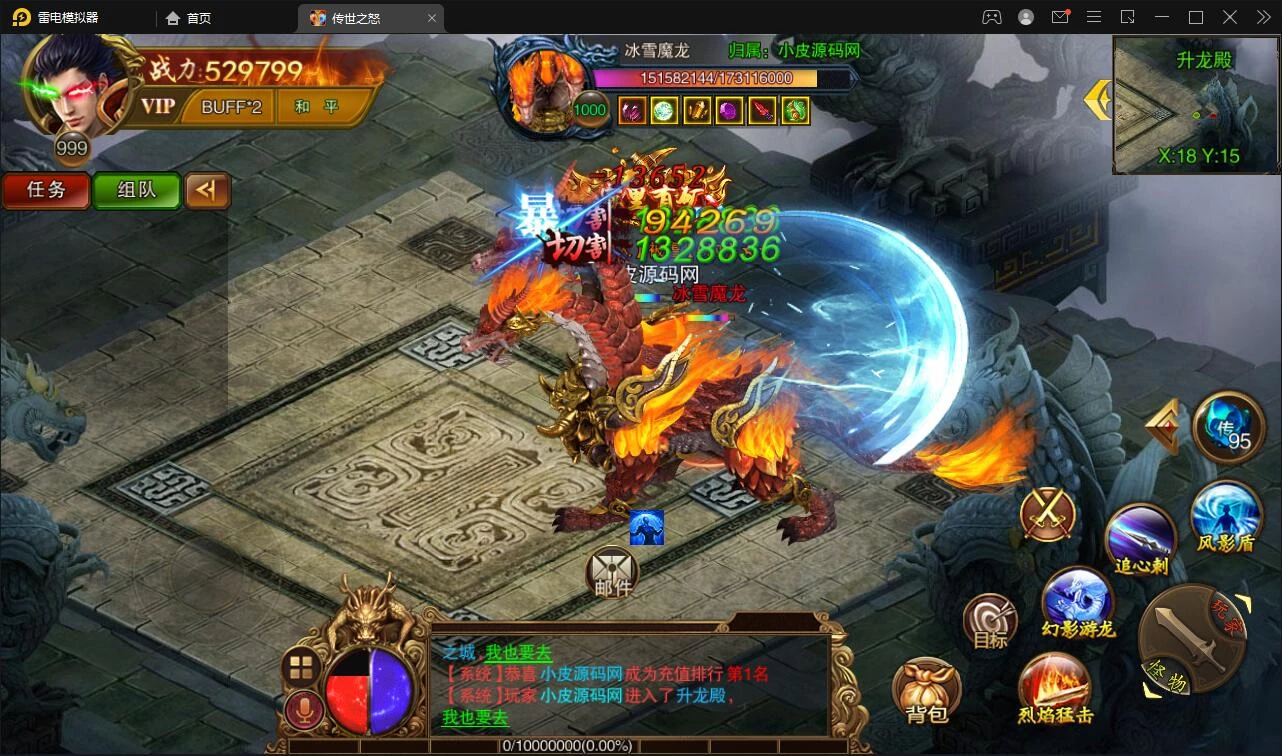Show active BUFF*2 details
The width and height of the screenshot is (1282, 756).
(231, 107)
